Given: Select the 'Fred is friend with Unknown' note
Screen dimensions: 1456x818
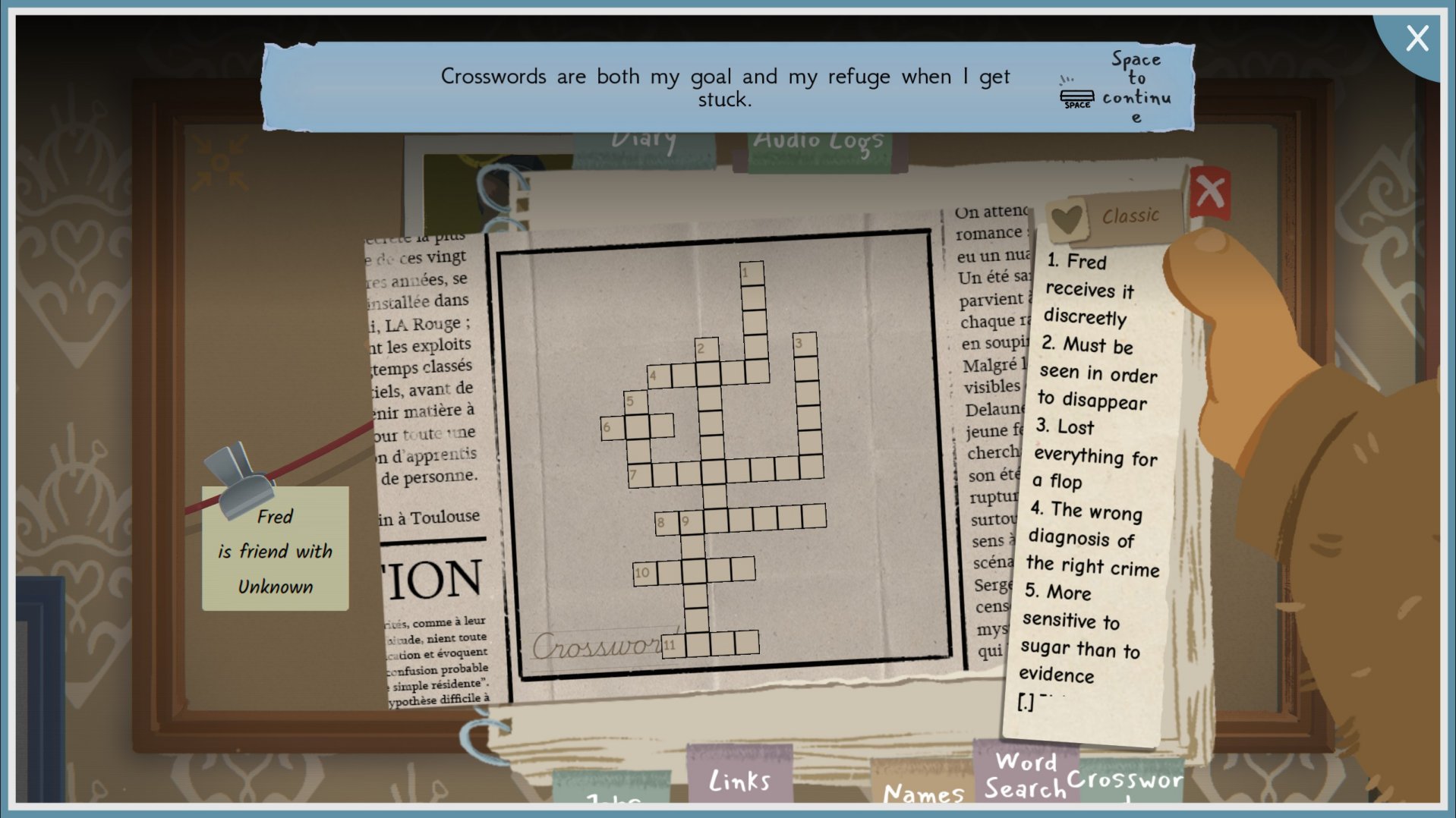Looking at the screenshot, I should pyautogui.click(x=276, y=550).
